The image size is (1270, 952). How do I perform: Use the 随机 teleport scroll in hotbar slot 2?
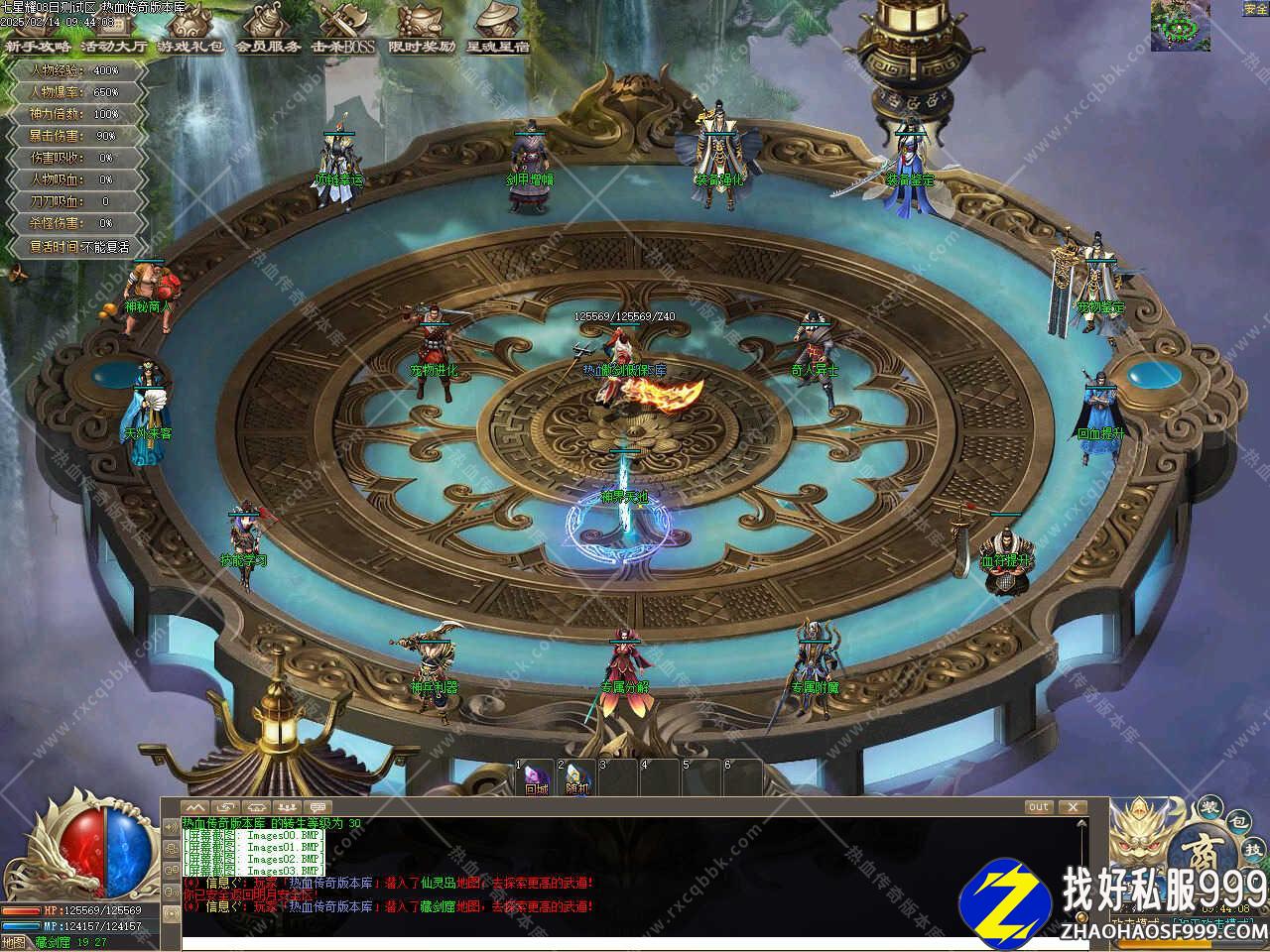578,779
